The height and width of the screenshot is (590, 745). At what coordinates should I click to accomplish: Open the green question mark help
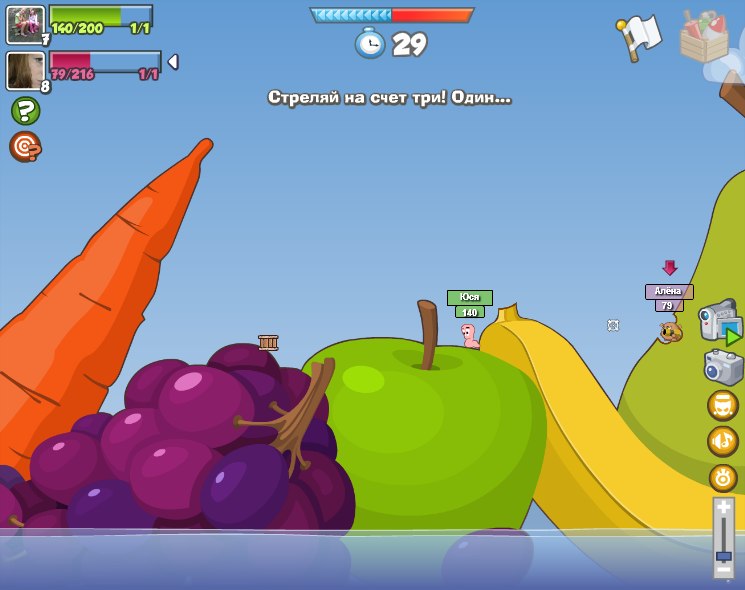(25, 111)
